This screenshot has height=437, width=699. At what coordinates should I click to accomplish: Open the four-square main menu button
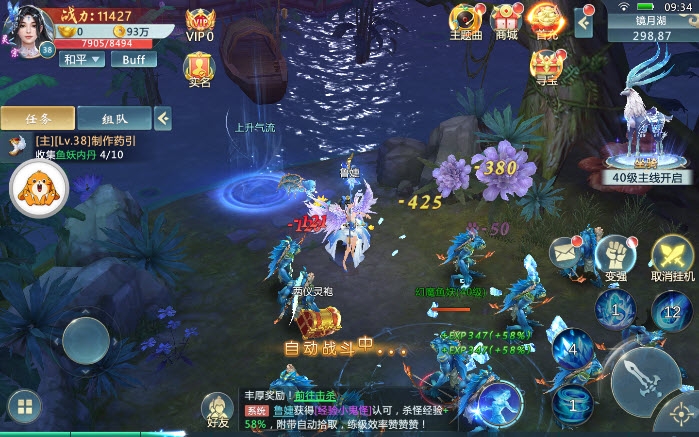[x=24, y=407]
